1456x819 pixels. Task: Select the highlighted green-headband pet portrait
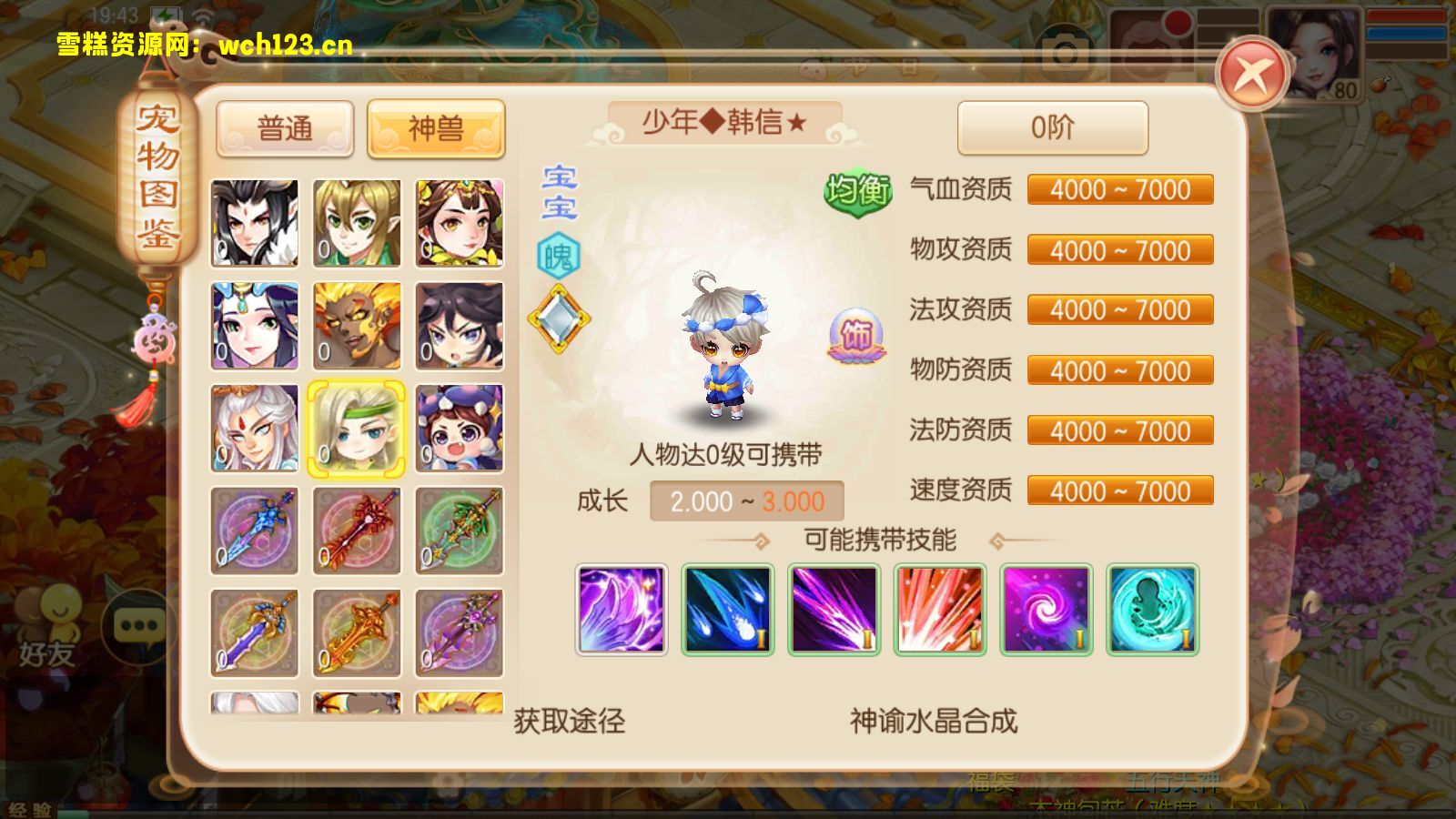[x=357, y=426]
